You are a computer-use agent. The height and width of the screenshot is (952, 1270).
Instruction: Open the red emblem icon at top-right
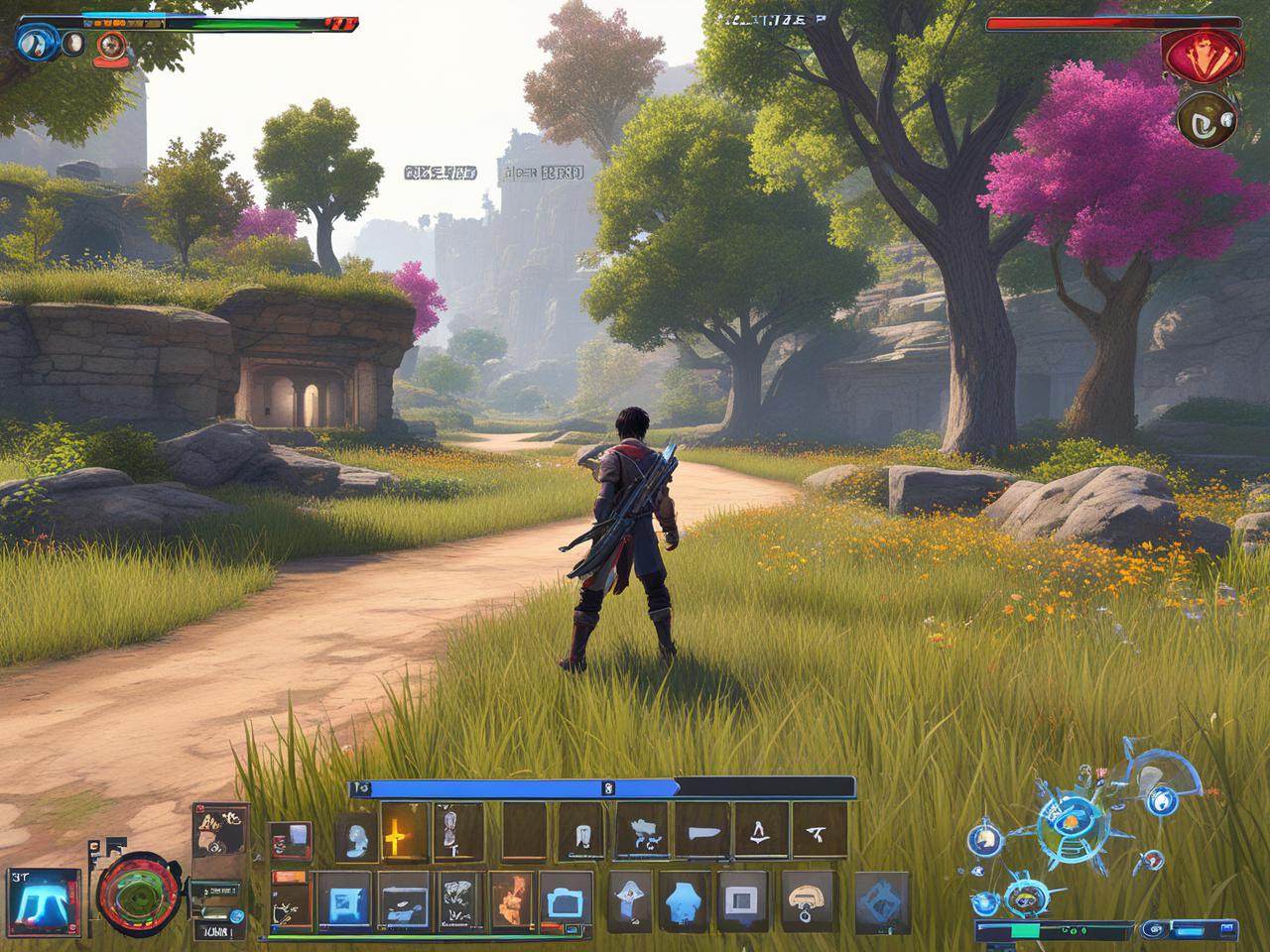coord(1203,55)
